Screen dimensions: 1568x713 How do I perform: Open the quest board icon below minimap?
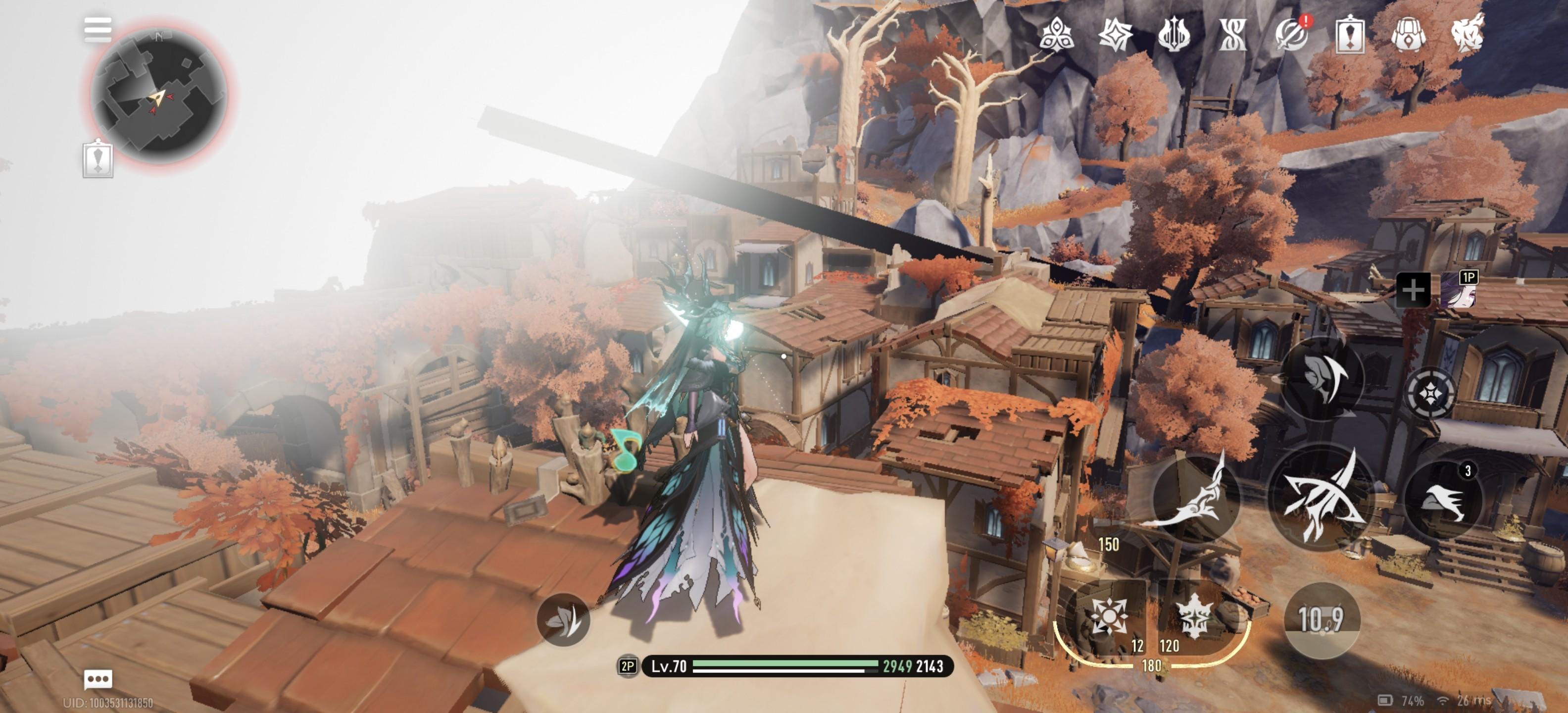98,159
